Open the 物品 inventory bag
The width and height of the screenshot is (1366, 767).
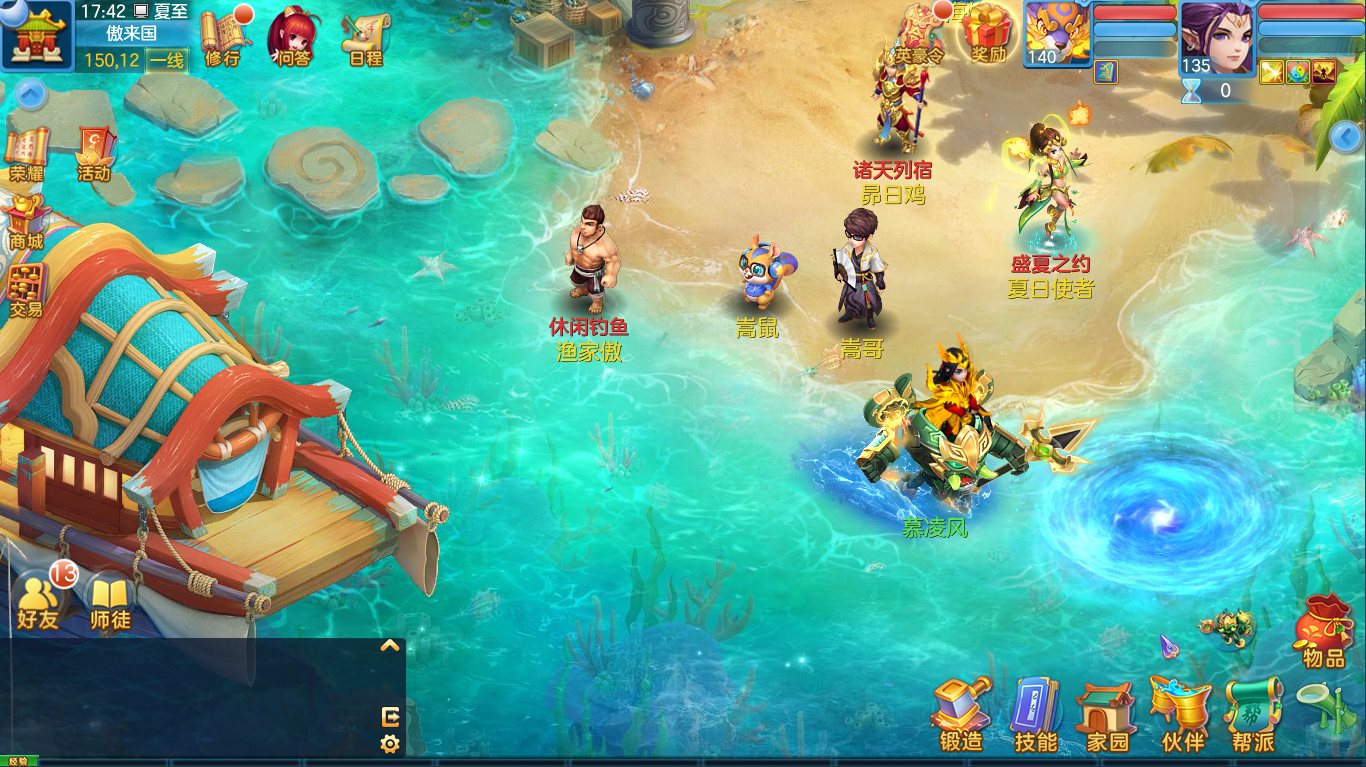click(1324, 630)
